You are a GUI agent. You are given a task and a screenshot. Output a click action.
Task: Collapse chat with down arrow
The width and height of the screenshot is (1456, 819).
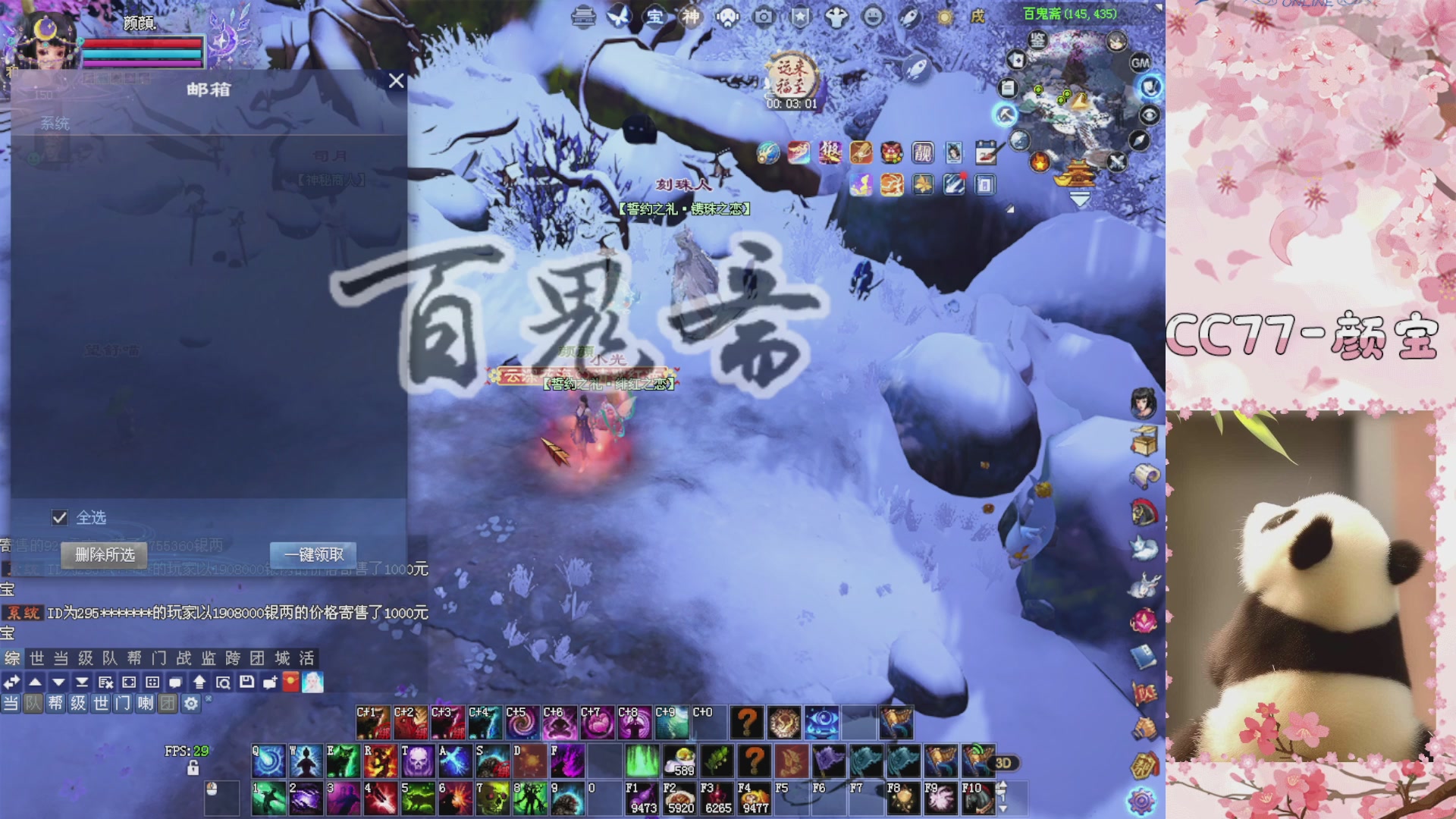[58, 683]
